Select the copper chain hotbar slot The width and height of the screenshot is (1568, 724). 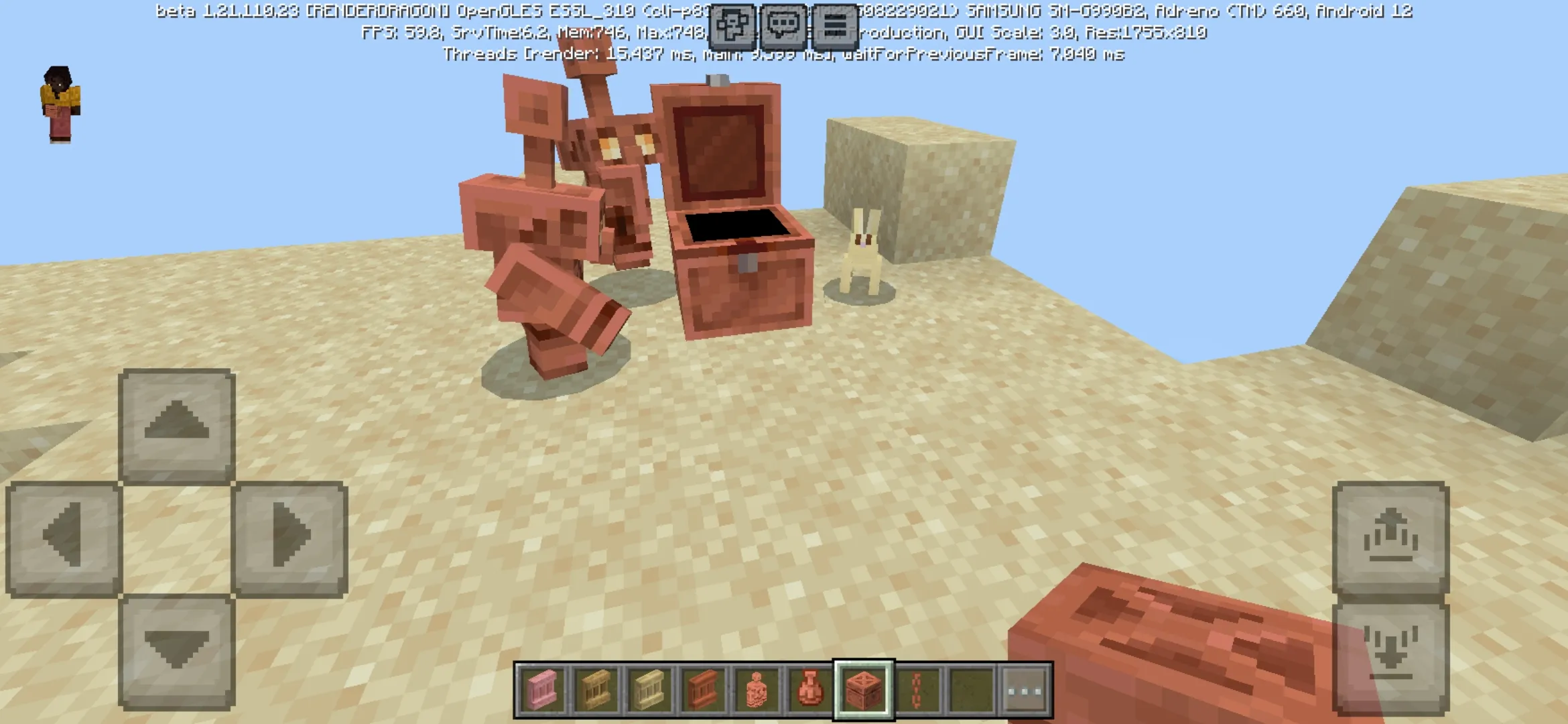(917, 690)
